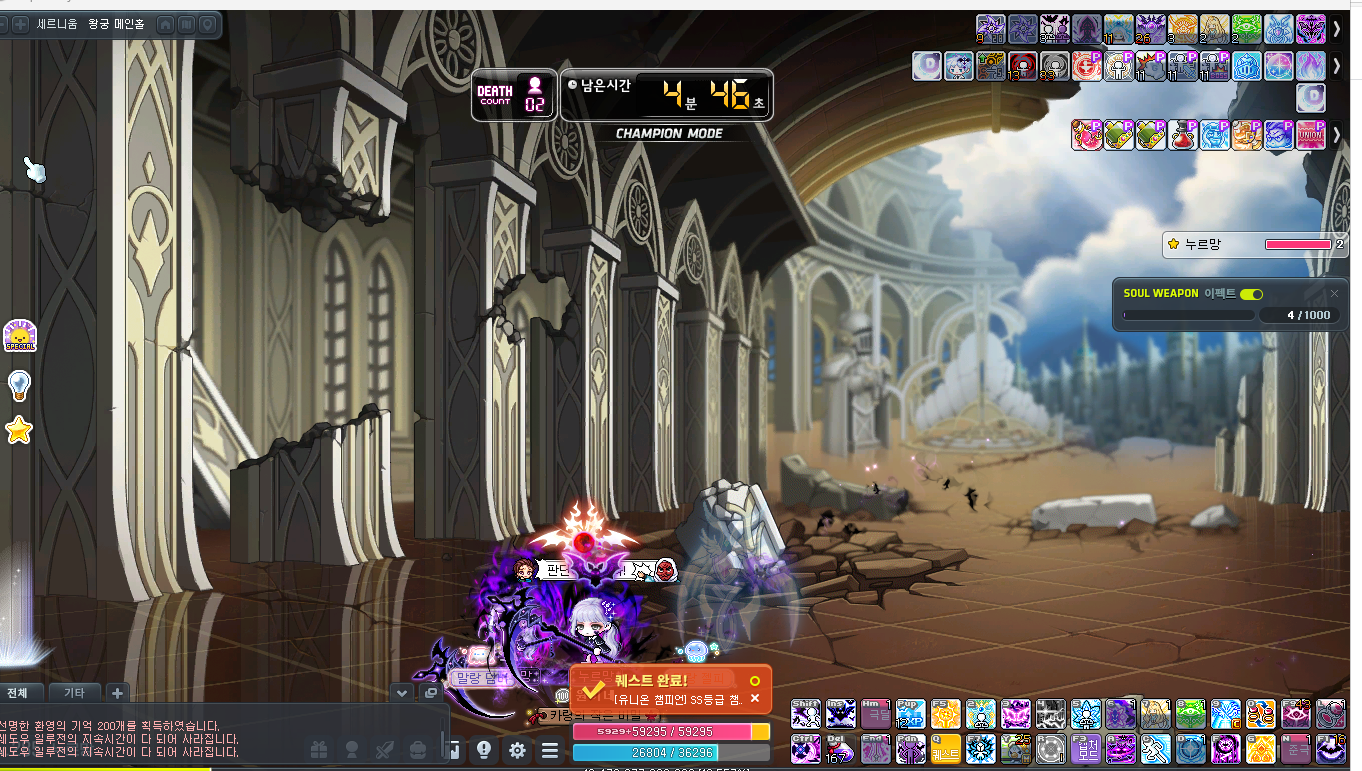
Task: Open the yellow star event icon
Action: 19,431
